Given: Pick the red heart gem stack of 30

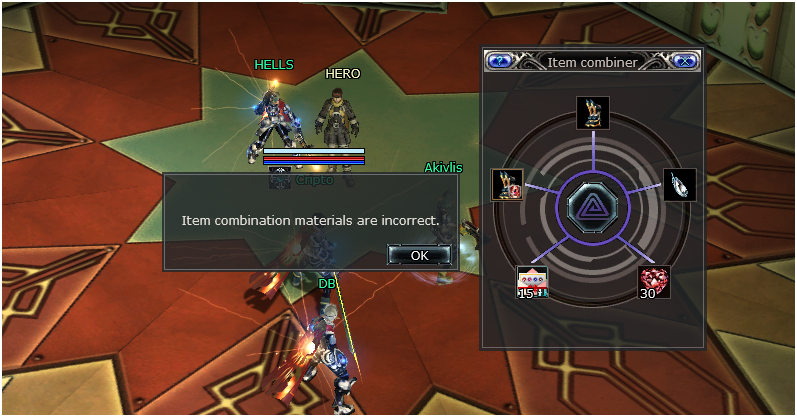Looking at the screenshot, I should tap(654, 282).
